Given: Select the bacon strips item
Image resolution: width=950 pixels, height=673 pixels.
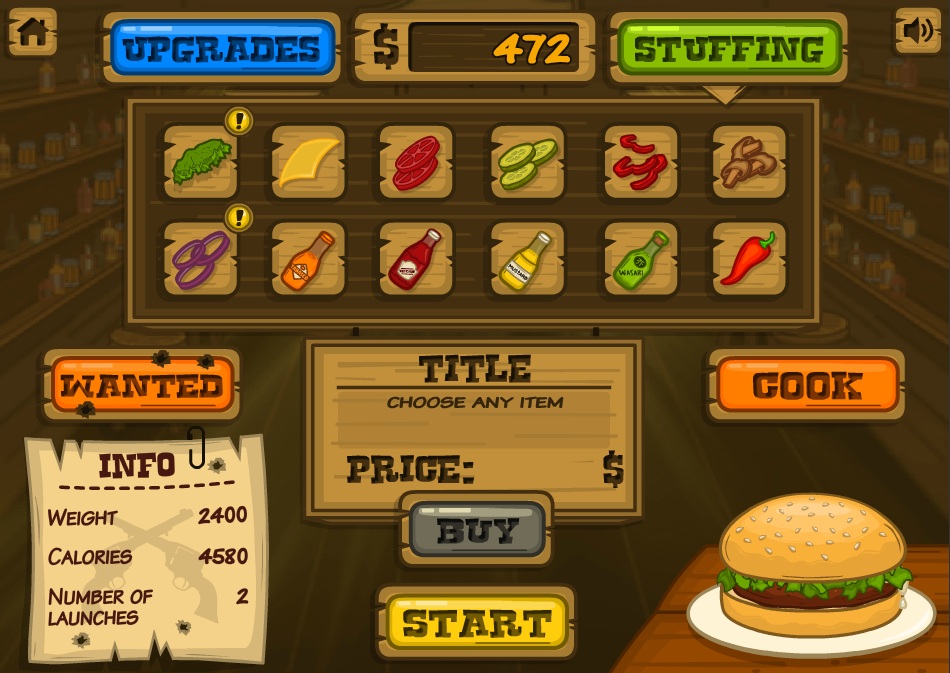Looking at the screenshot, I should tap(641, 161).
